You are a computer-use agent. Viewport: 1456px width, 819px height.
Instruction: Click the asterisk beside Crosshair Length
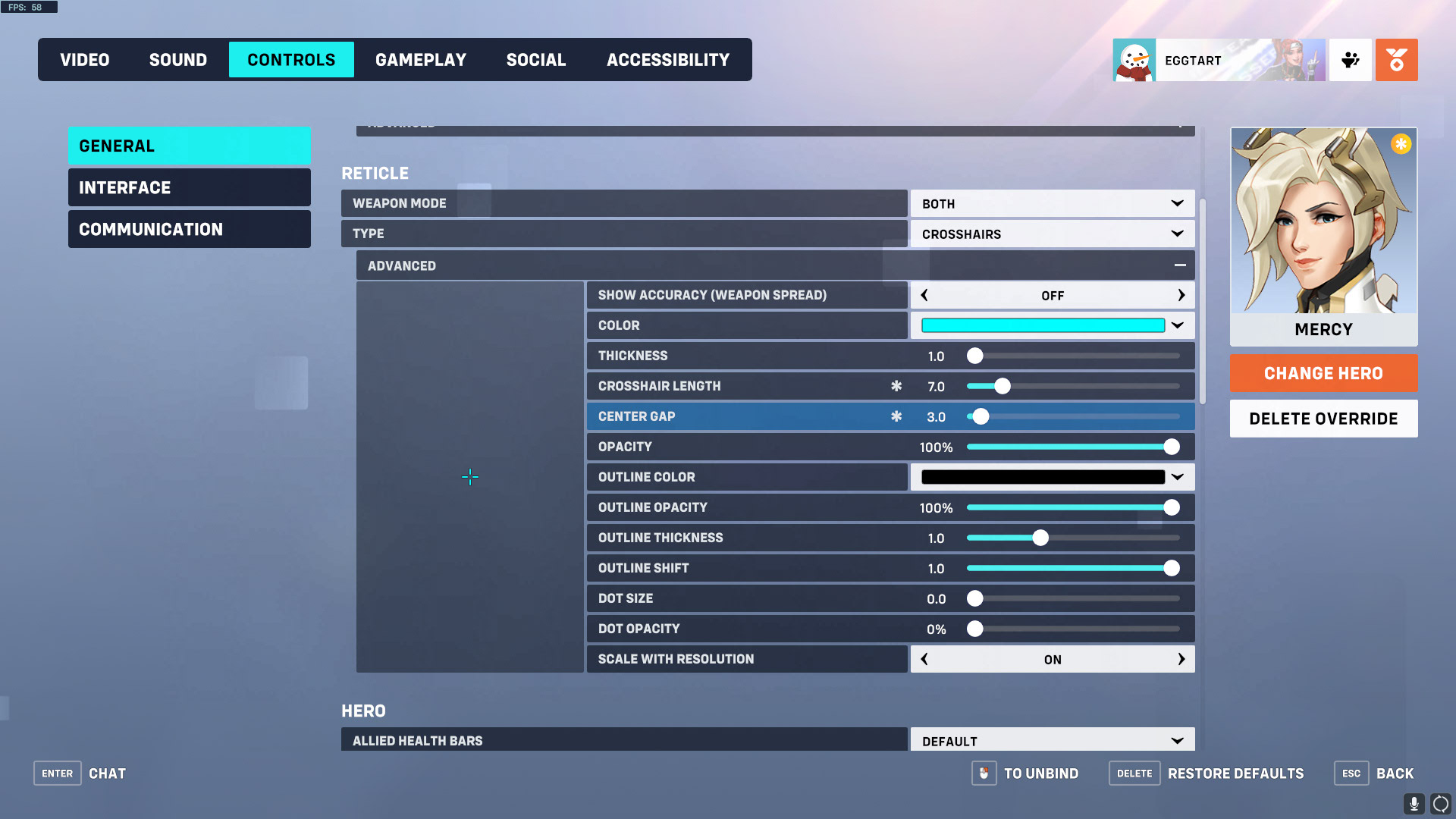[x=897, y=386]
